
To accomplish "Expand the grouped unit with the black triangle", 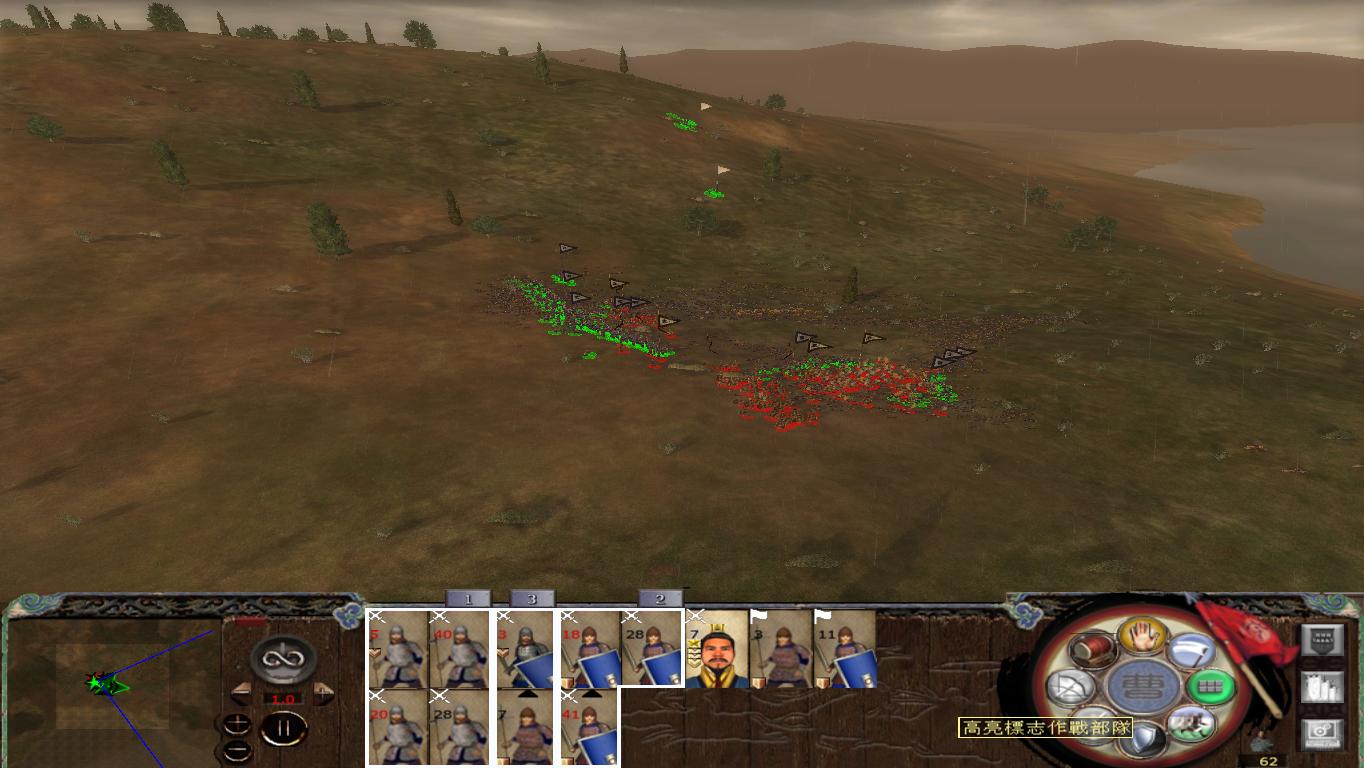I will [530, 695].
